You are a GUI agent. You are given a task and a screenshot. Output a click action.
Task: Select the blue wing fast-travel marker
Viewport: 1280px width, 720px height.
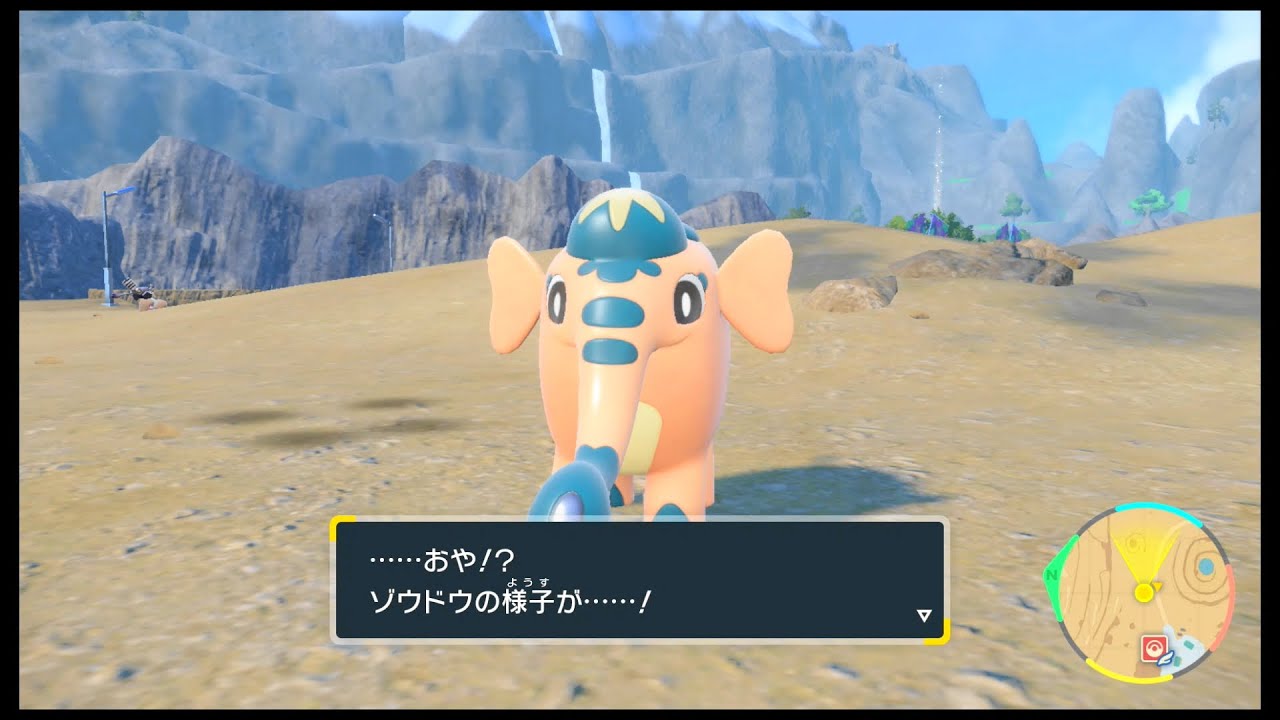[1165, 659]
